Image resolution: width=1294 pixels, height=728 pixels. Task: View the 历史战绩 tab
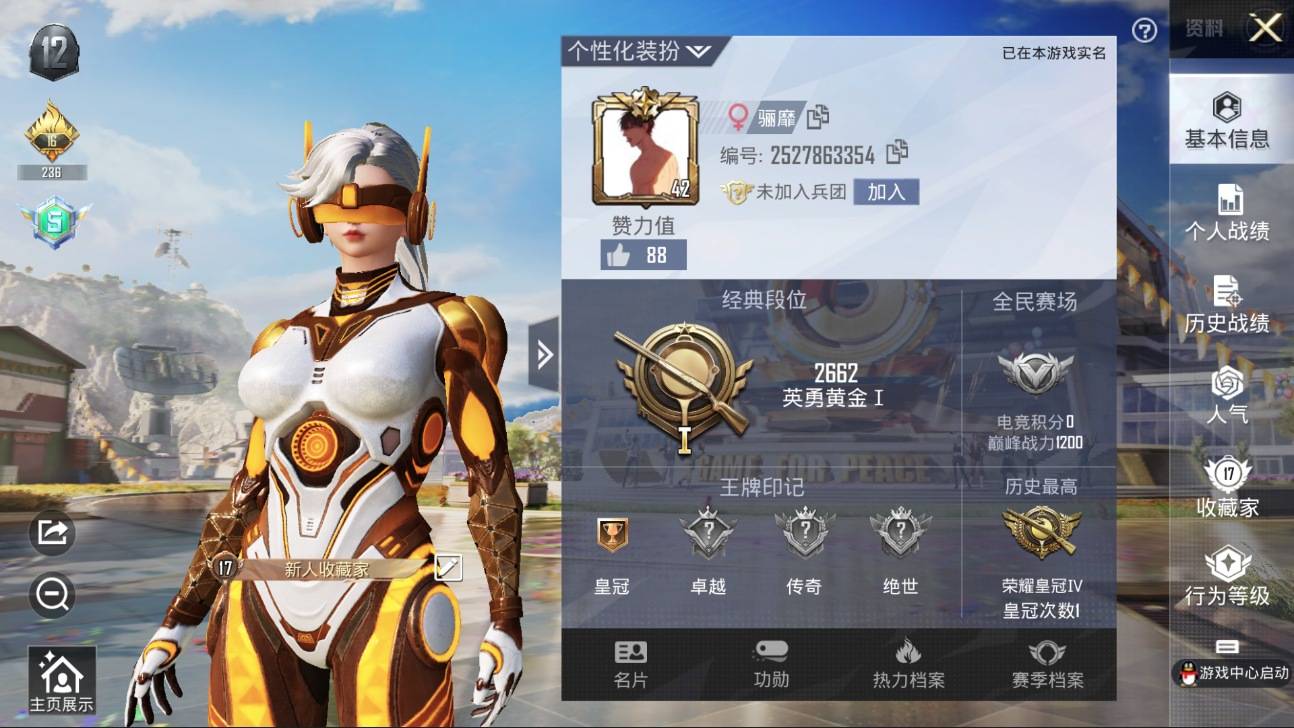(1227, 306)
